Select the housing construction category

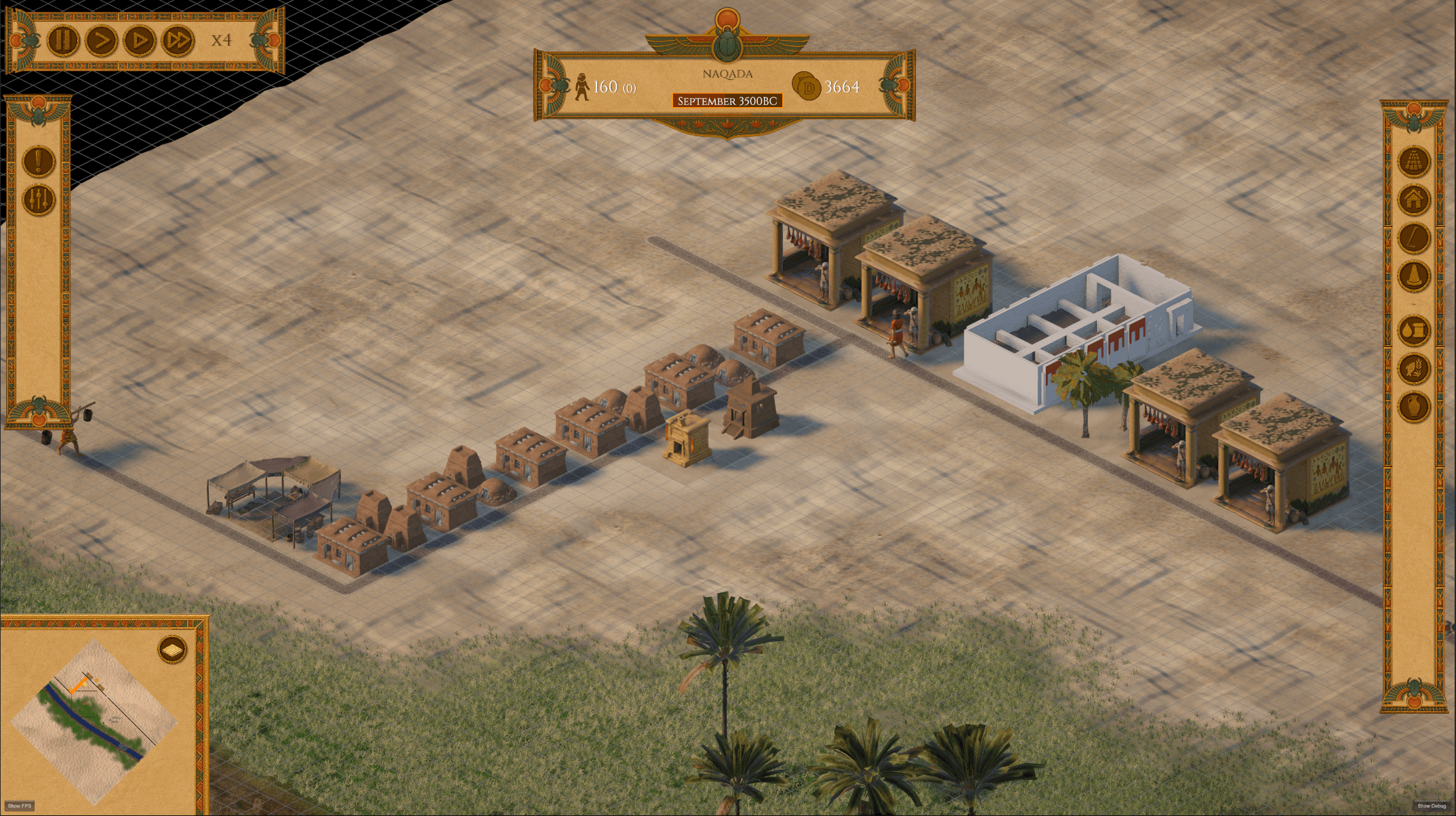point(1415,199)
